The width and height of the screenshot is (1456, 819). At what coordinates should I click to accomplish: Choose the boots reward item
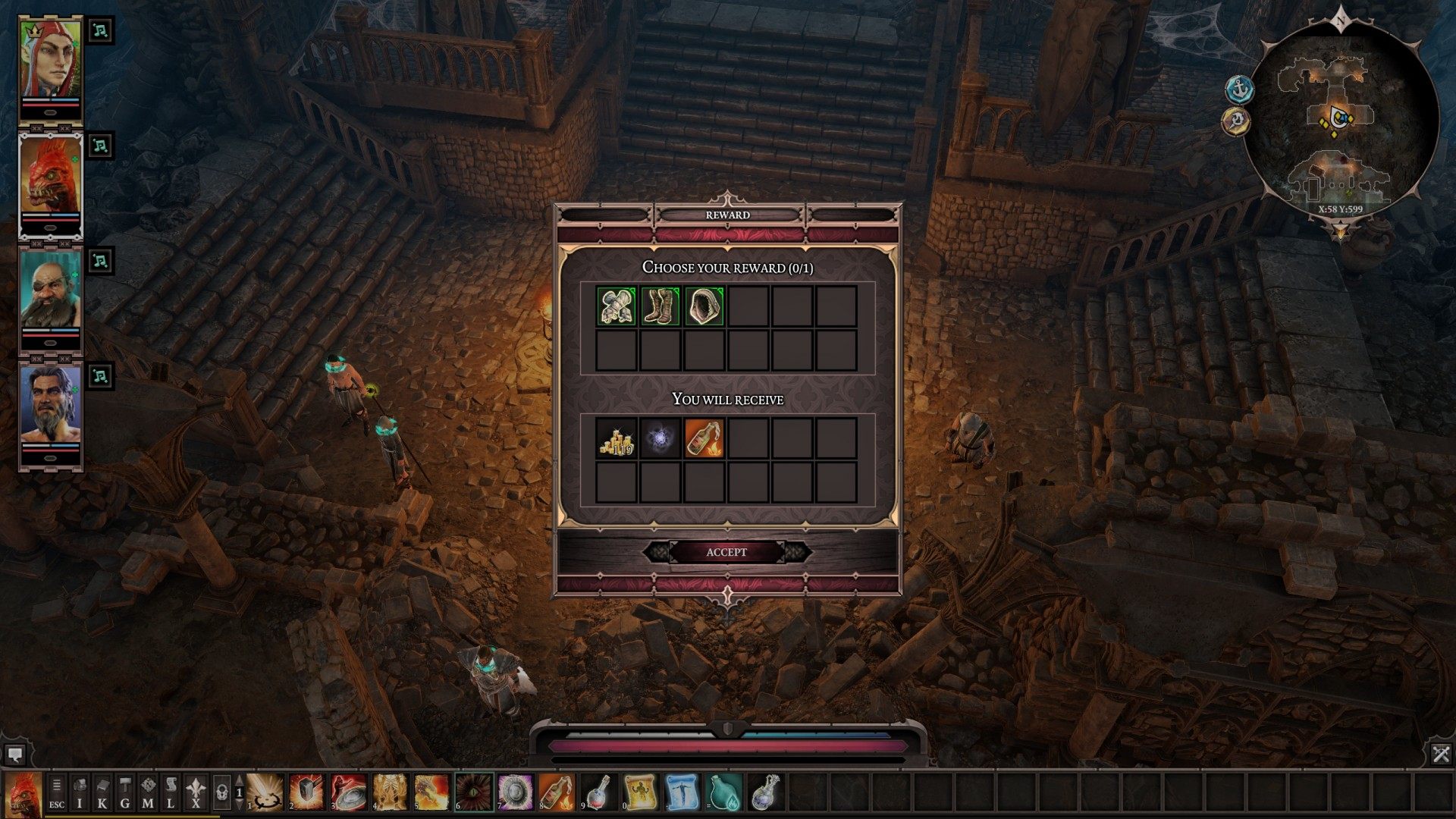[x=661, y=306]
